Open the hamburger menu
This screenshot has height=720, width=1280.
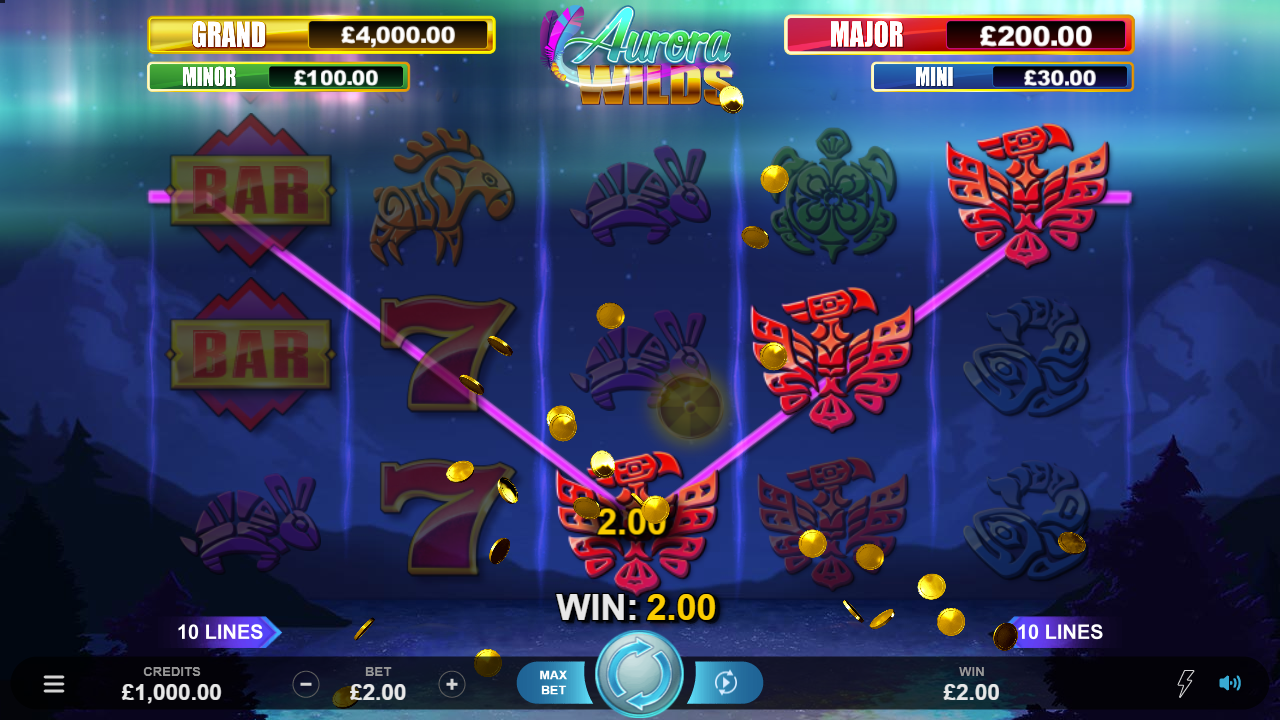(54, 684)
